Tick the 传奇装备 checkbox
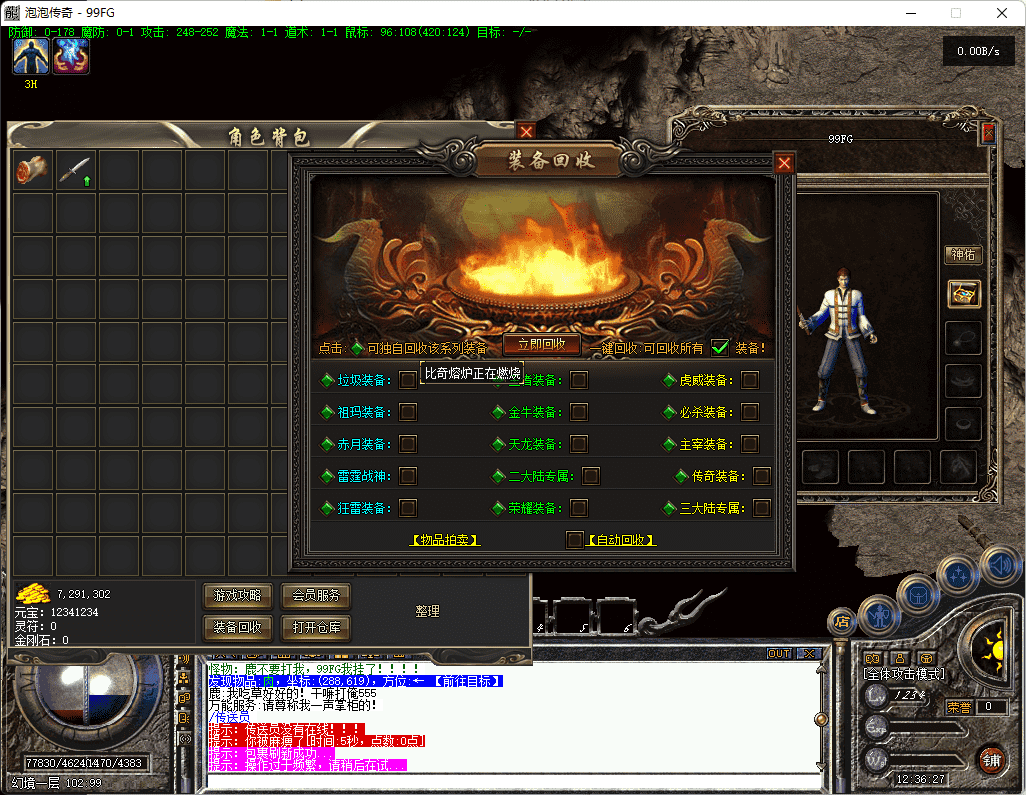This screenshot has width=1026, height=795. tap(762, 476)
